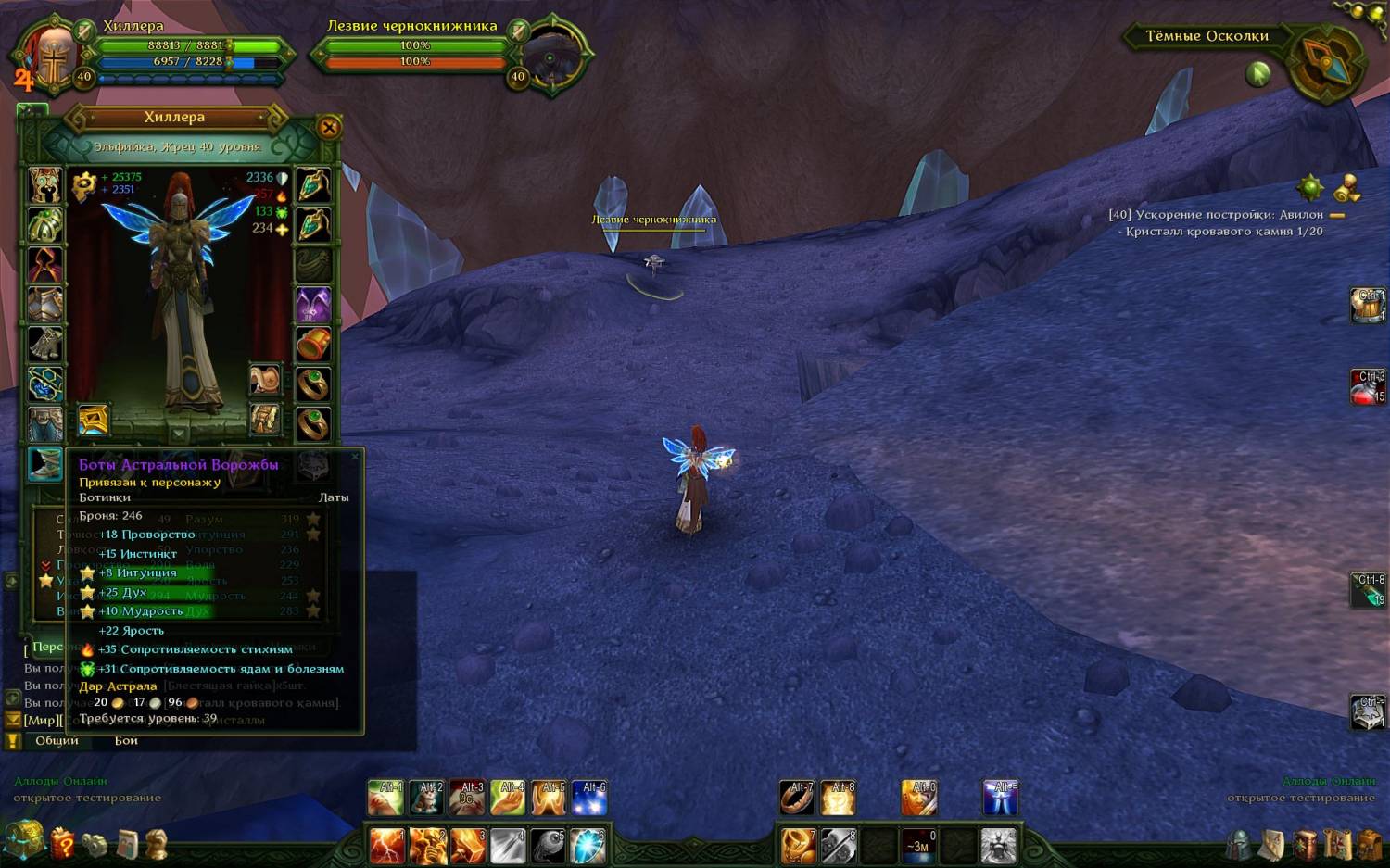Select the red hooded cloak slot
This screenshot has width=1390, height=868.
tap(44, 265)
